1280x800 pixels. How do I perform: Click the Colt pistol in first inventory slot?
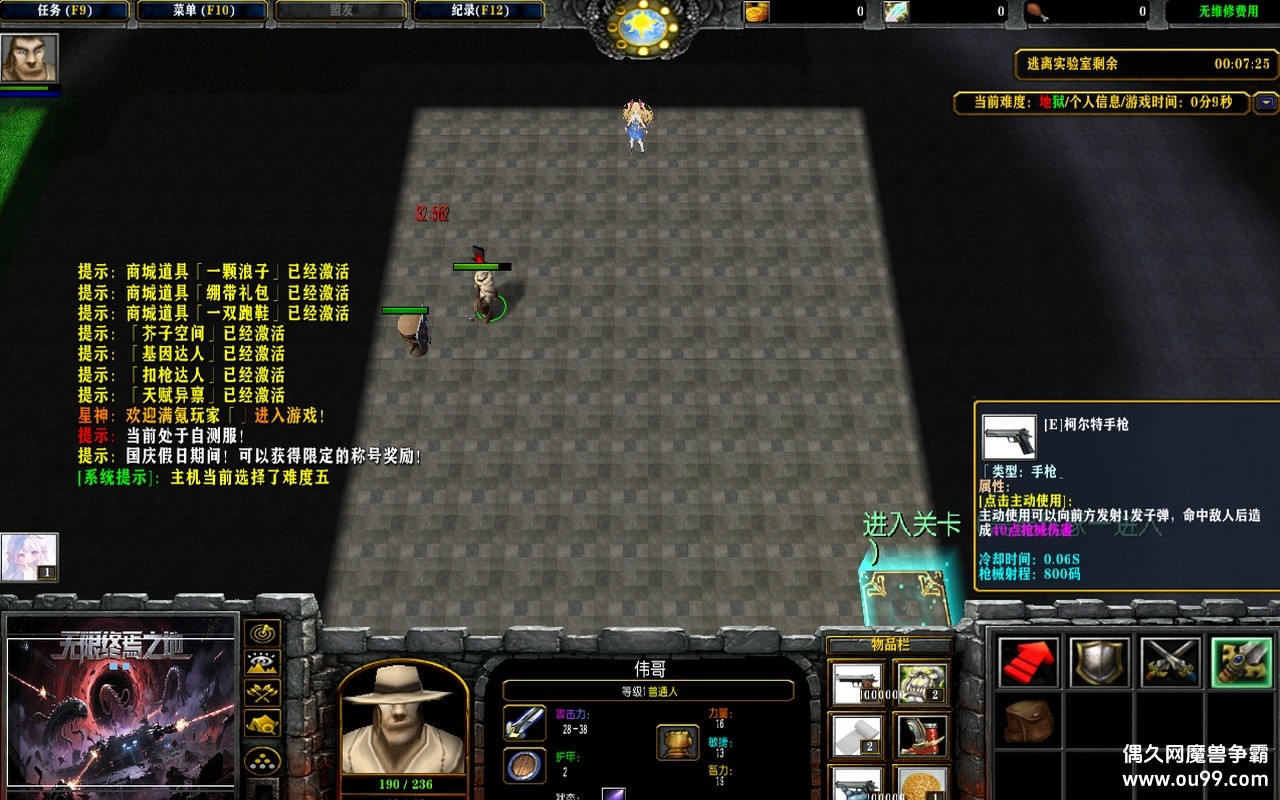pyautogui.click(x=857, y=684)
